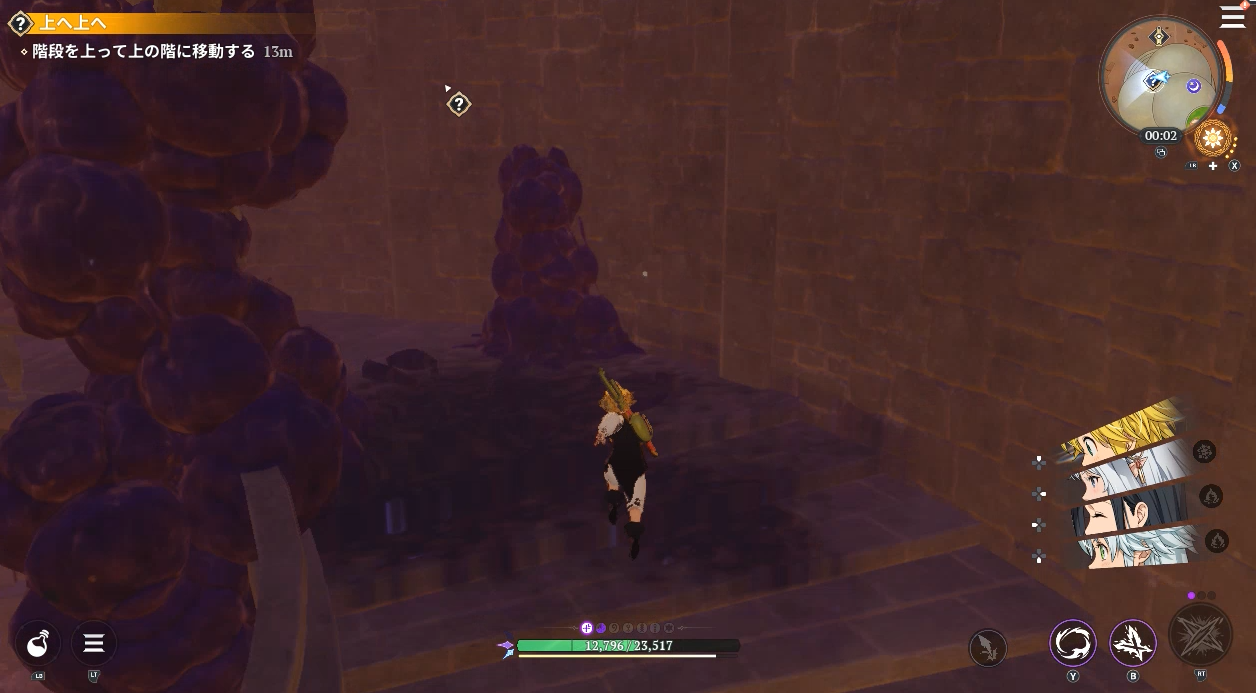Use the potion flask item button
This screenshot has height=693, width=1256.
tap(38, 643)
